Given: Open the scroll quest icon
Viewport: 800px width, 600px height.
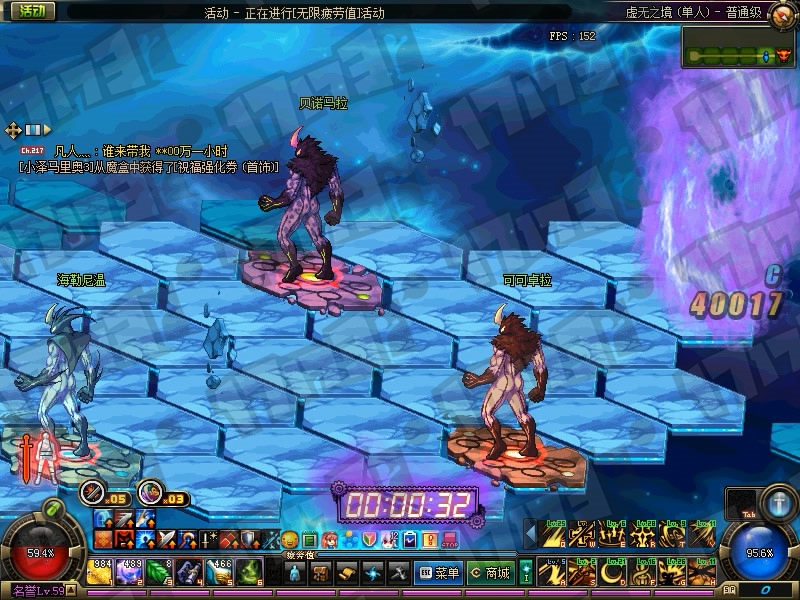Looking at the screenshot, I should [x=347, y=573].
